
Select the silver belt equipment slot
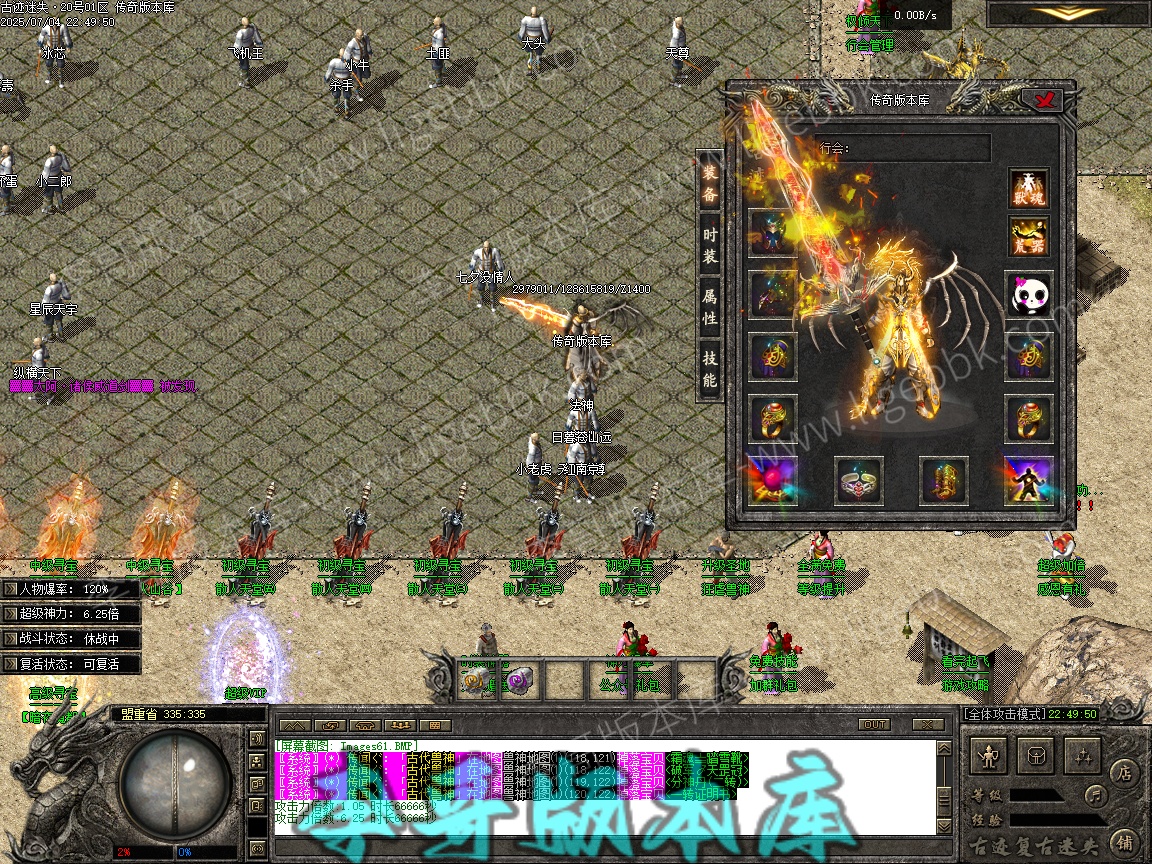[x=858, y=480]
